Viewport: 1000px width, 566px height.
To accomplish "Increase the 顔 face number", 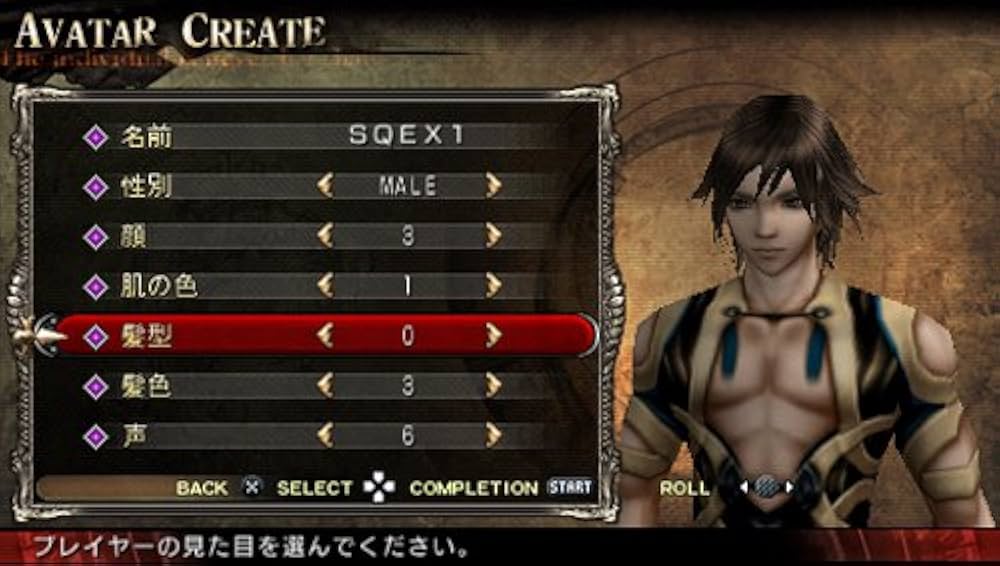I will (492, 236).
